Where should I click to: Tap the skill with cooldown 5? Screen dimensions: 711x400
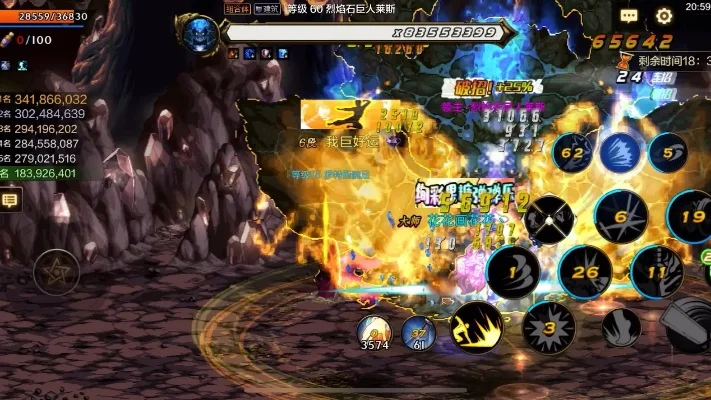668,153
